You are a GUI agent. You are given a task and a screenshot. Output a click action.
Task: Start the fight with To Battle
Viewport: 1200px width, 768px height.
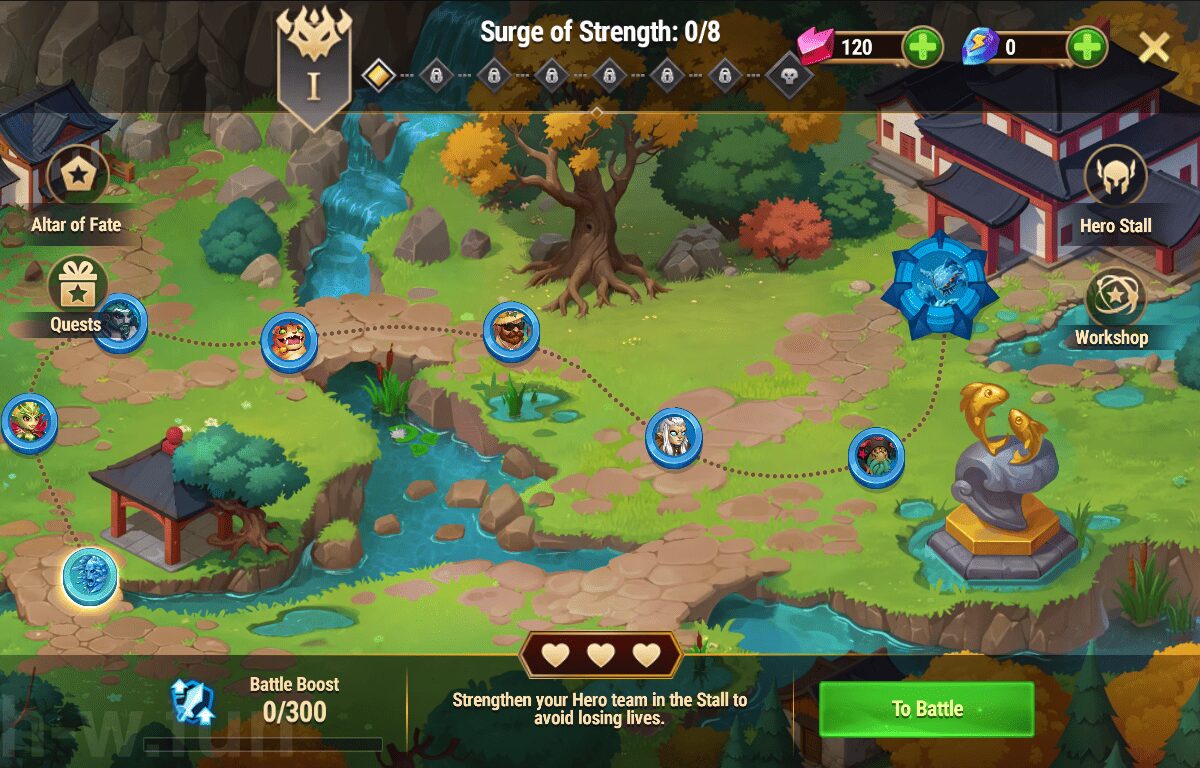pos(926,709)
